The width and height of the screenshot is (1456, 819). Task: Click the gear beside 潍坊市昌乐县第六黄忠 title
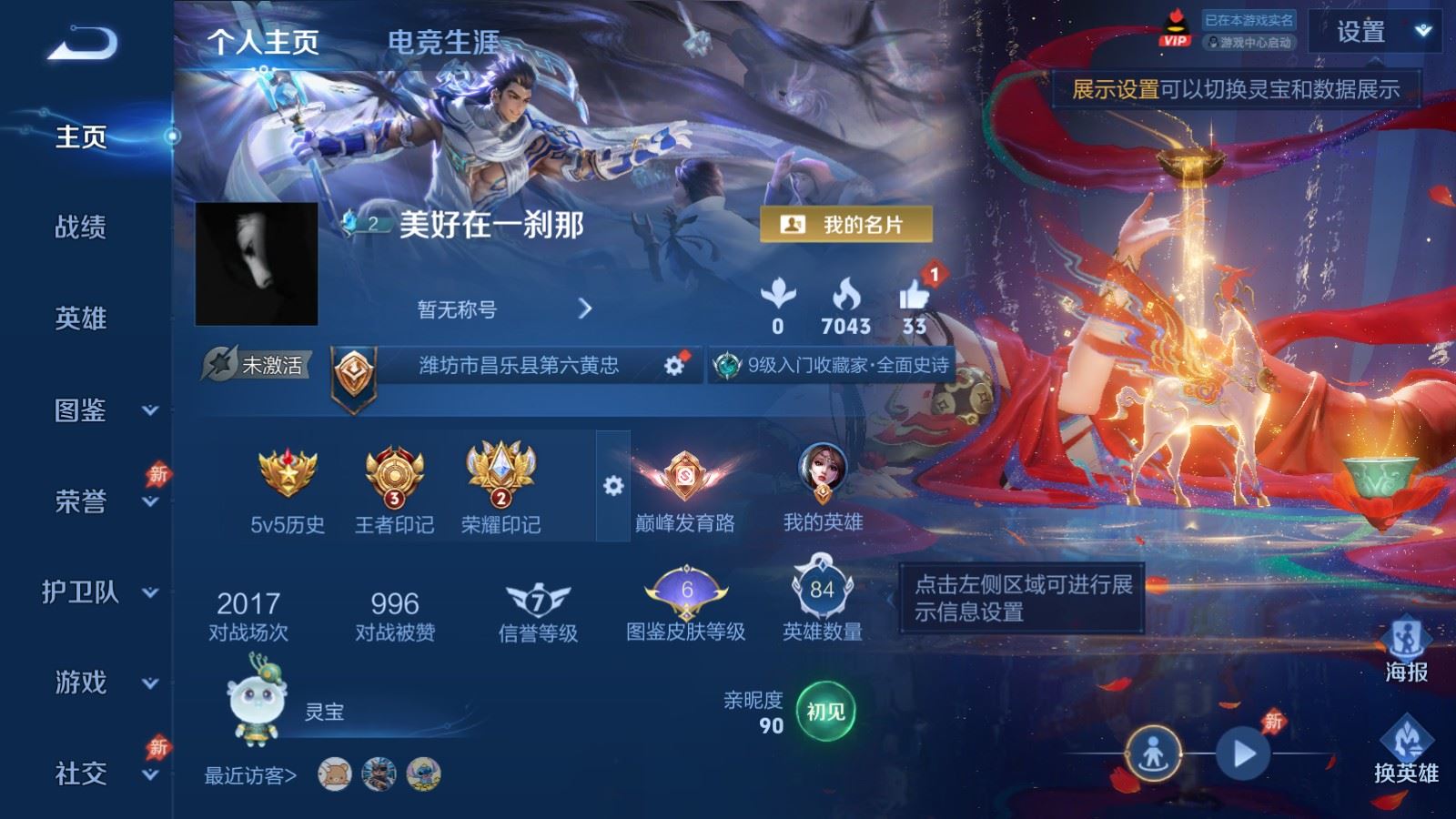tap(674, 364)
